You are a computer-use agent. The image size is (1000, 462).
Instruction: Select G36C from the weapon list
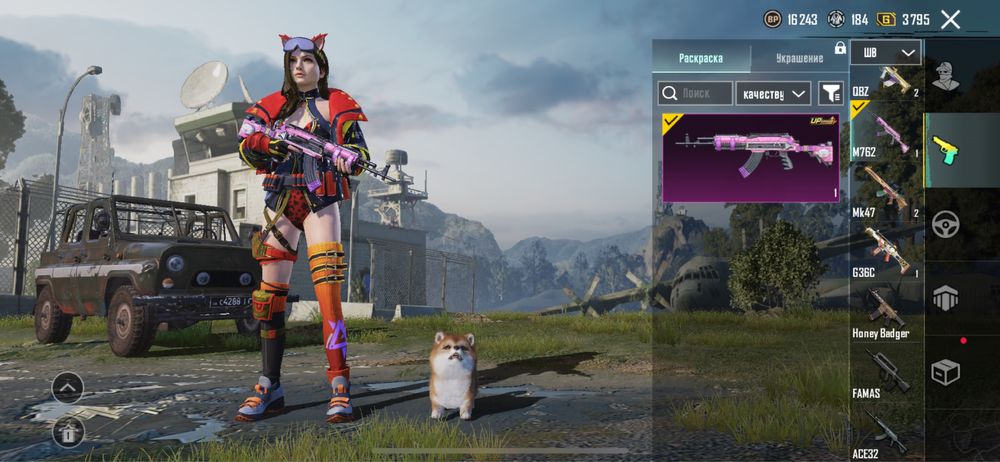point(886,250)
